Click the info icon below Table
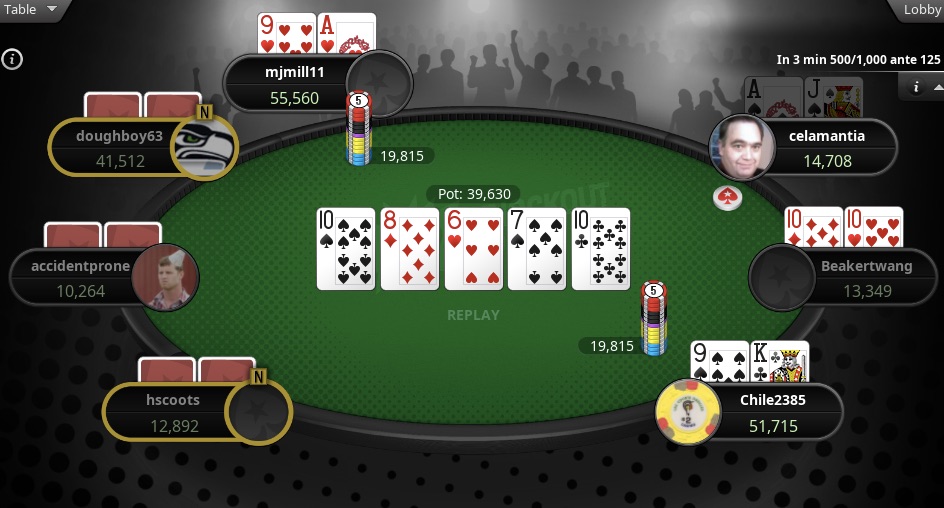 (x=12, y=59)
